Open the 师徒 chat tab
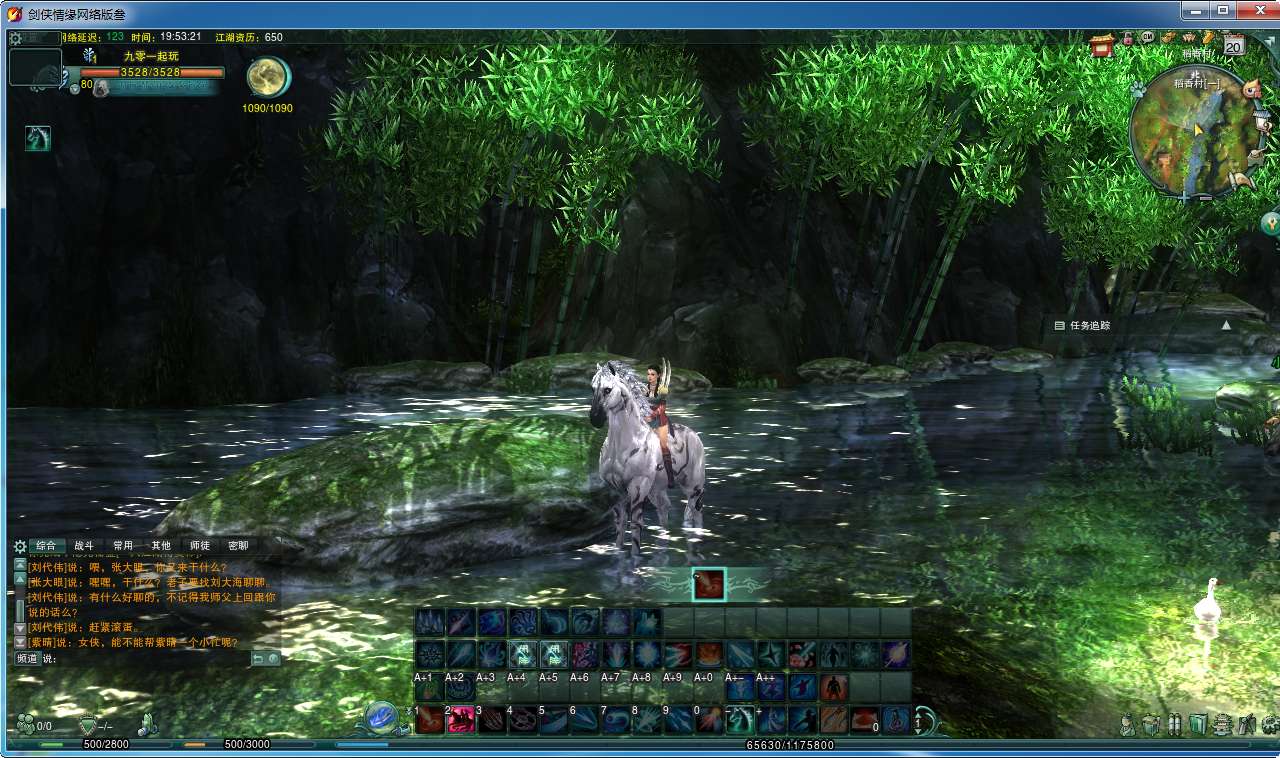 (200, 546)
